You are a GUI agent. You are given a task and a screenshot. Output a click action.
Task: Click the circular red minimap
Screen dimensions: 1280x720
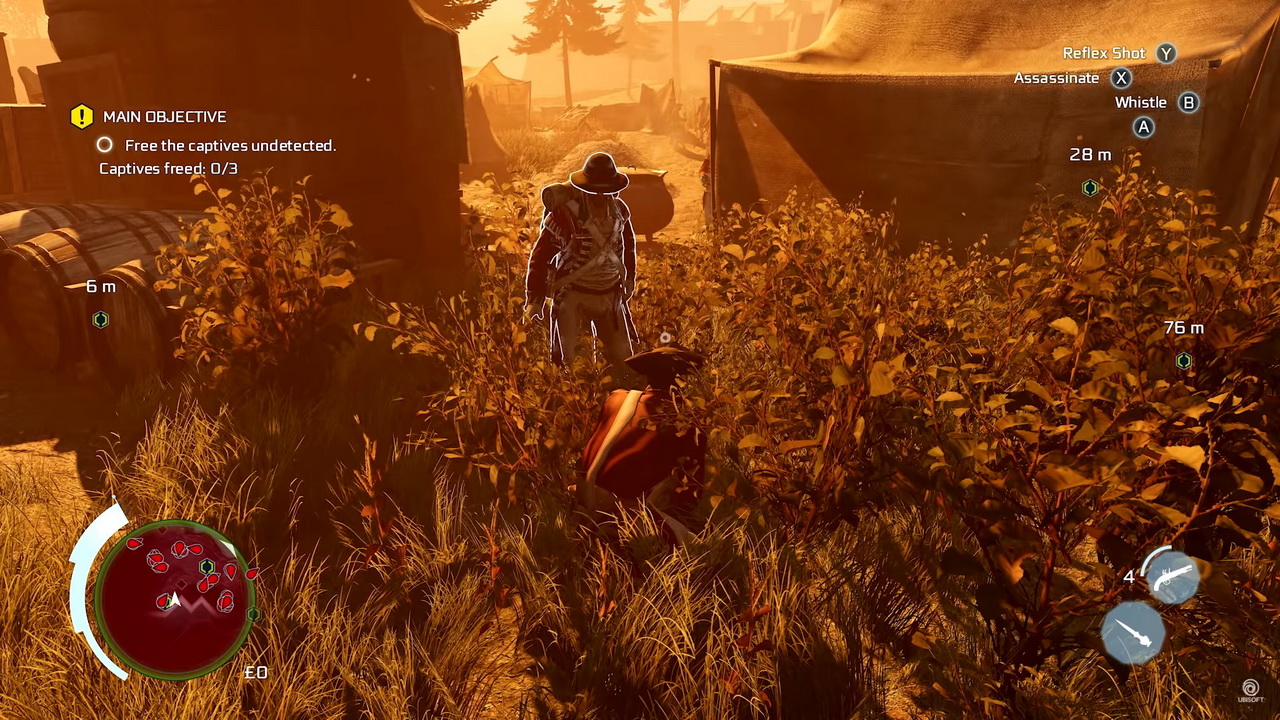point(176,597)
